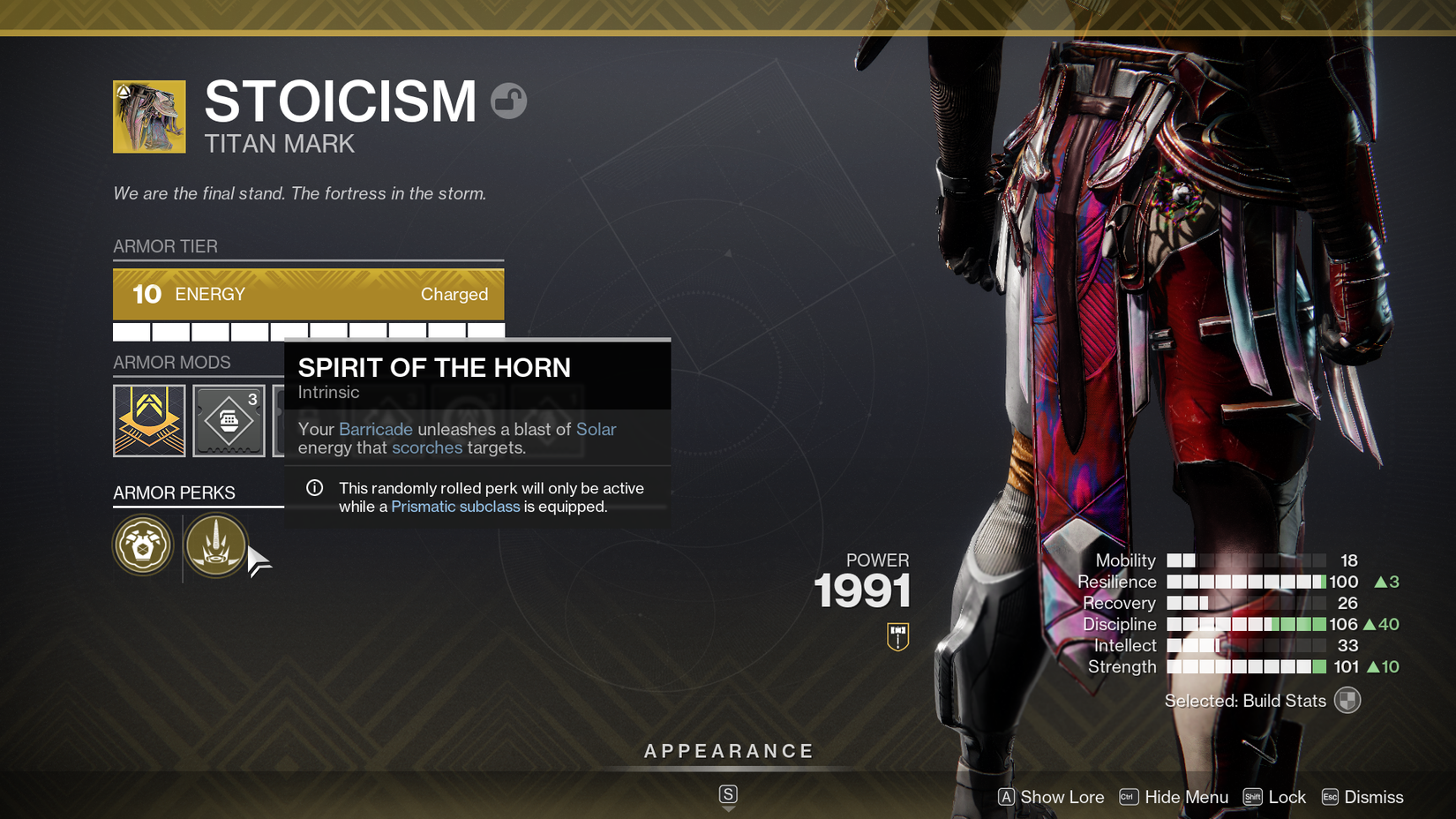Viewport: 1456px width, 819px height.
Task: Select the Stoicism titan mark thumbnail
Action: [x=148, y=116]
